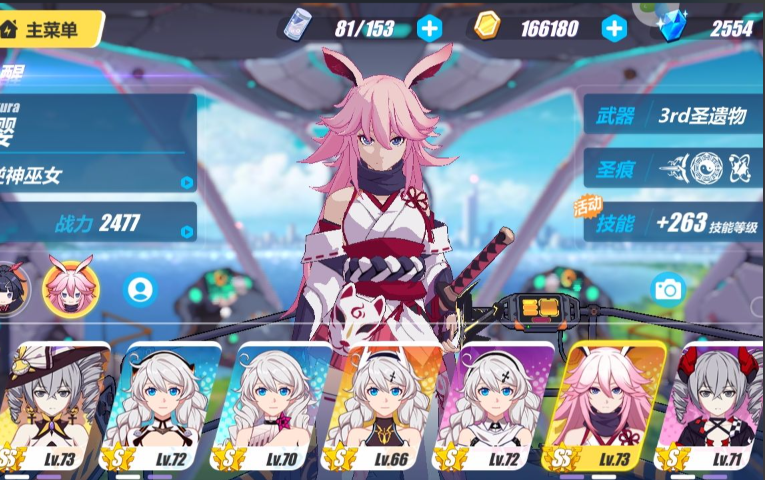Screen dimensions: 765x480
Task: Open the blue profile silhouette button
Action: coord(141,290)
